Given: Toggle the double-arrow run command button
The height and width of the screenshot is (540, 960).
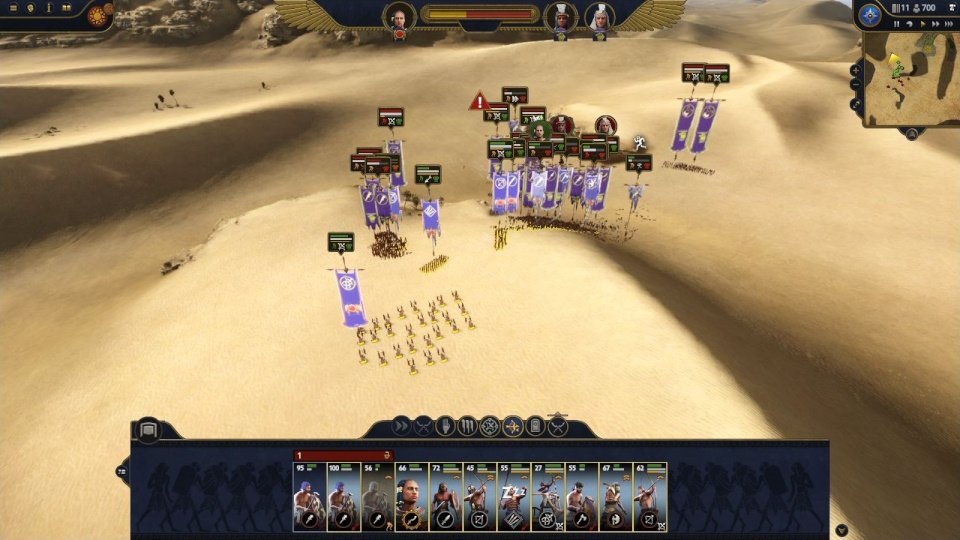Looking at the screenshot, I should 401,427.
